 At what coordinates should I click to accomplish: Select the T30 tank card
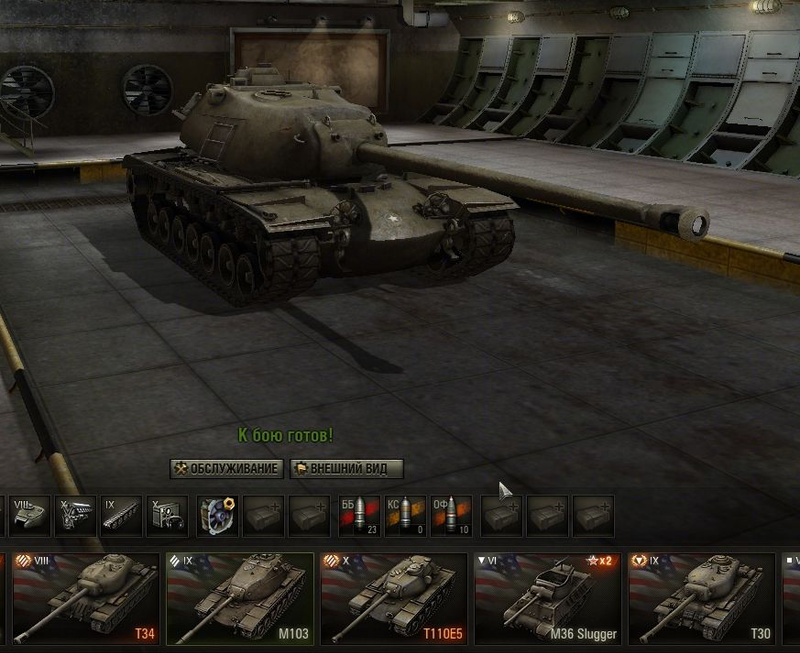(702, 599)
